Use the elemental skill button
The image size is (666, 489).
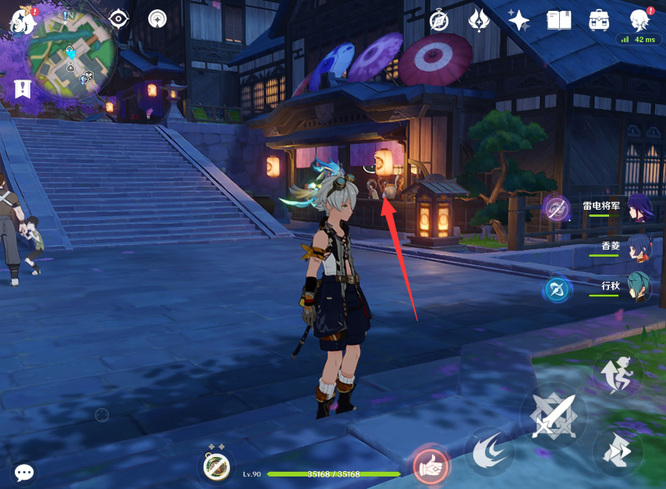tap(489, 451)
